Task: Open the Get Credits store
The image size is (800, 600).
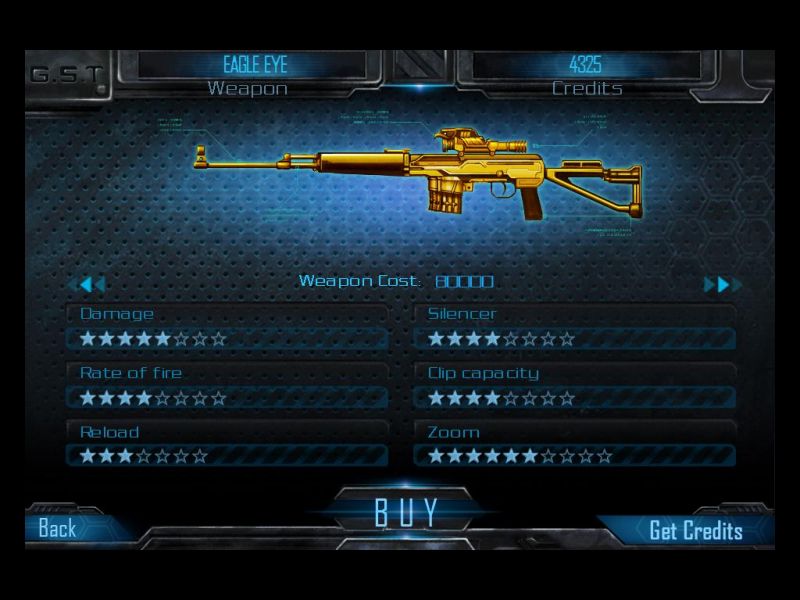Action: pyautogui.click(x=695, y=530)
